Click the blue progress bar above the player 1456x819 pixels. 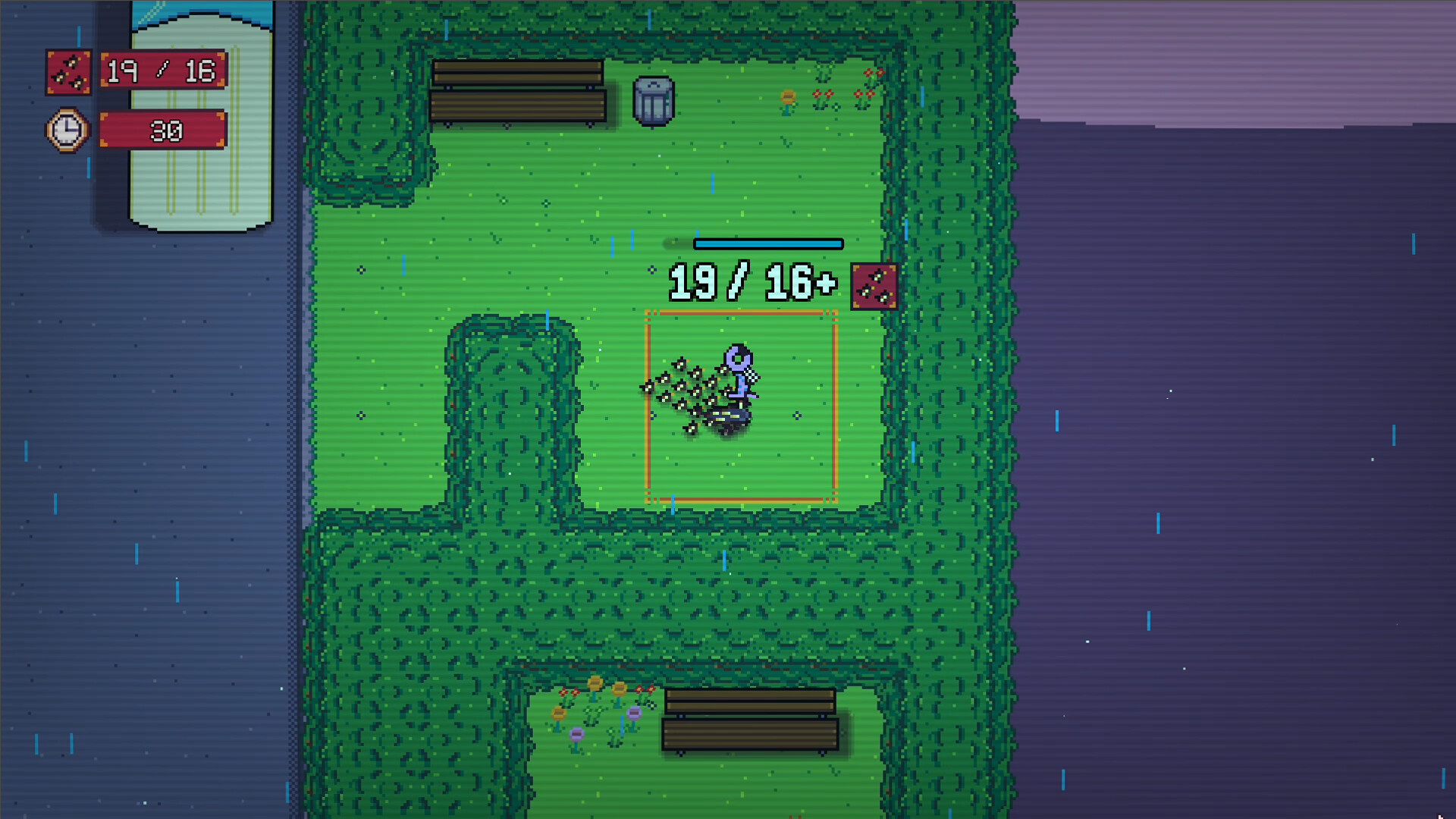tap(768, 244)
